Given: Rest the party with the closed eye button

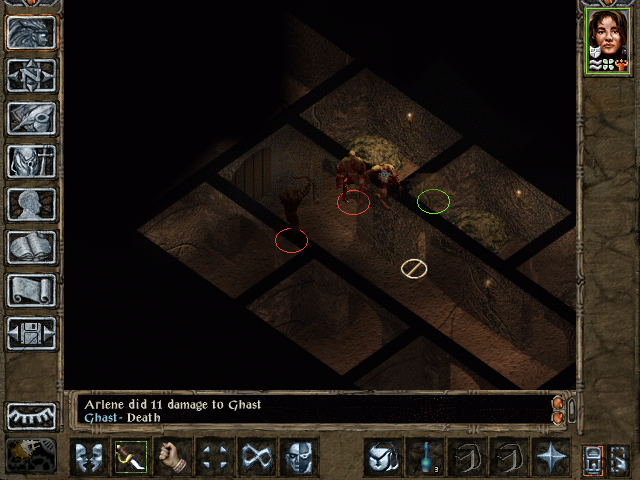Looking at the screenshot, I should [31, 415].
